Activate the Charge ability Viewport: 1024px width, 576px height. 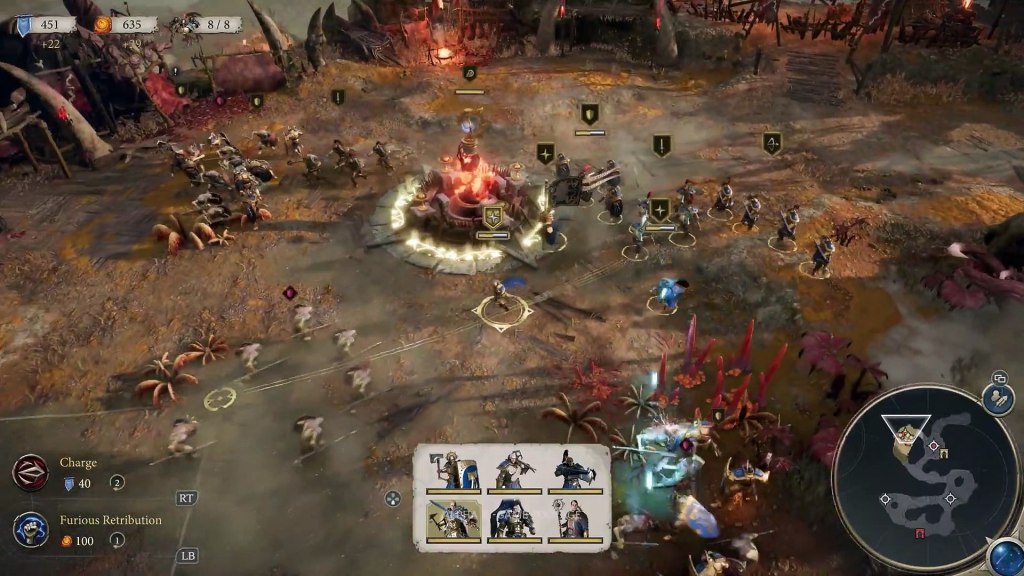pos(30,472)
